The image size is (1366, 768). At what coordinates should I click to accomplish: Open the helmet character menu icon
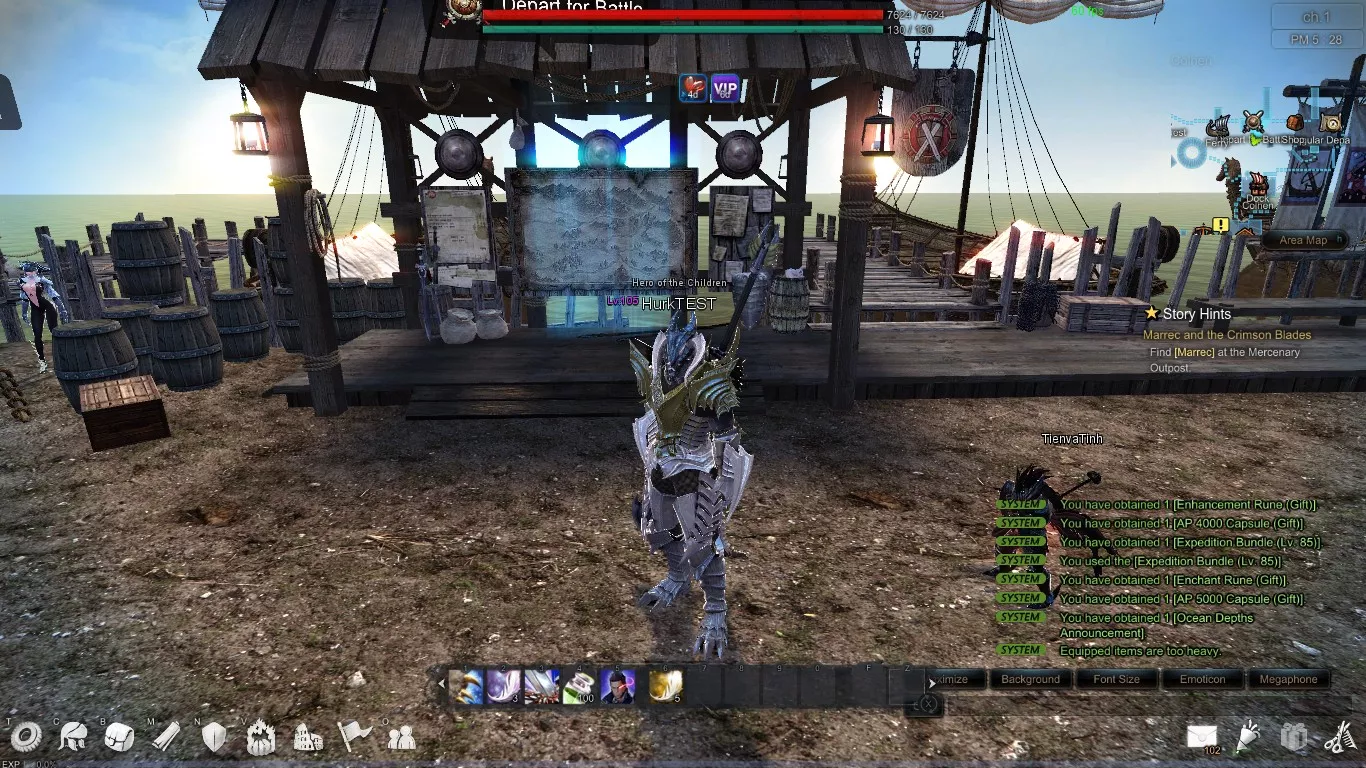[73, 738]
